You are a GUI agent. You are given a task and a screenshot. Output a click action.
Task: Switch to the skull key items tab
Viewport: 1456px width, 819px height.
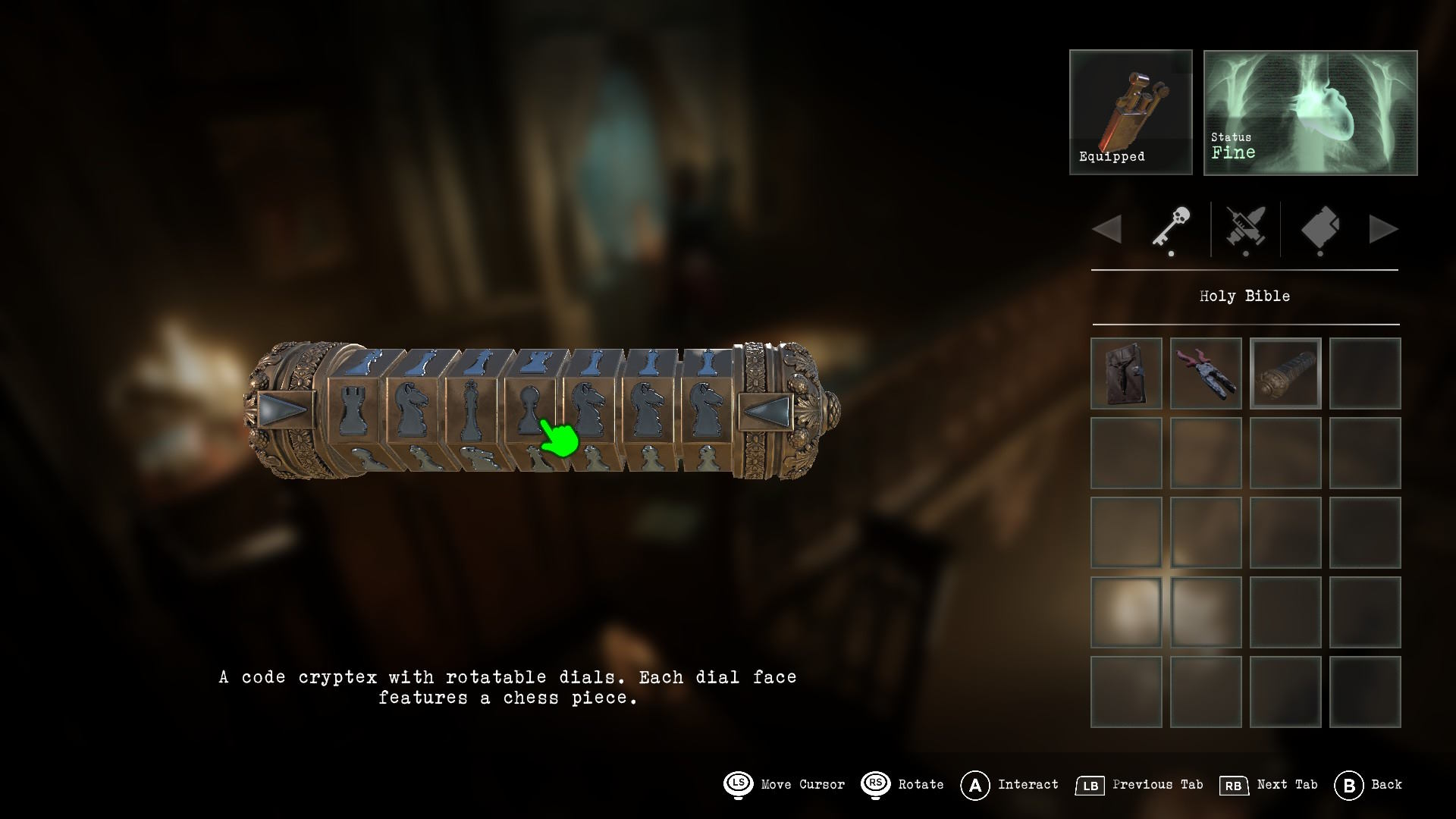[x=1171, y=227]
